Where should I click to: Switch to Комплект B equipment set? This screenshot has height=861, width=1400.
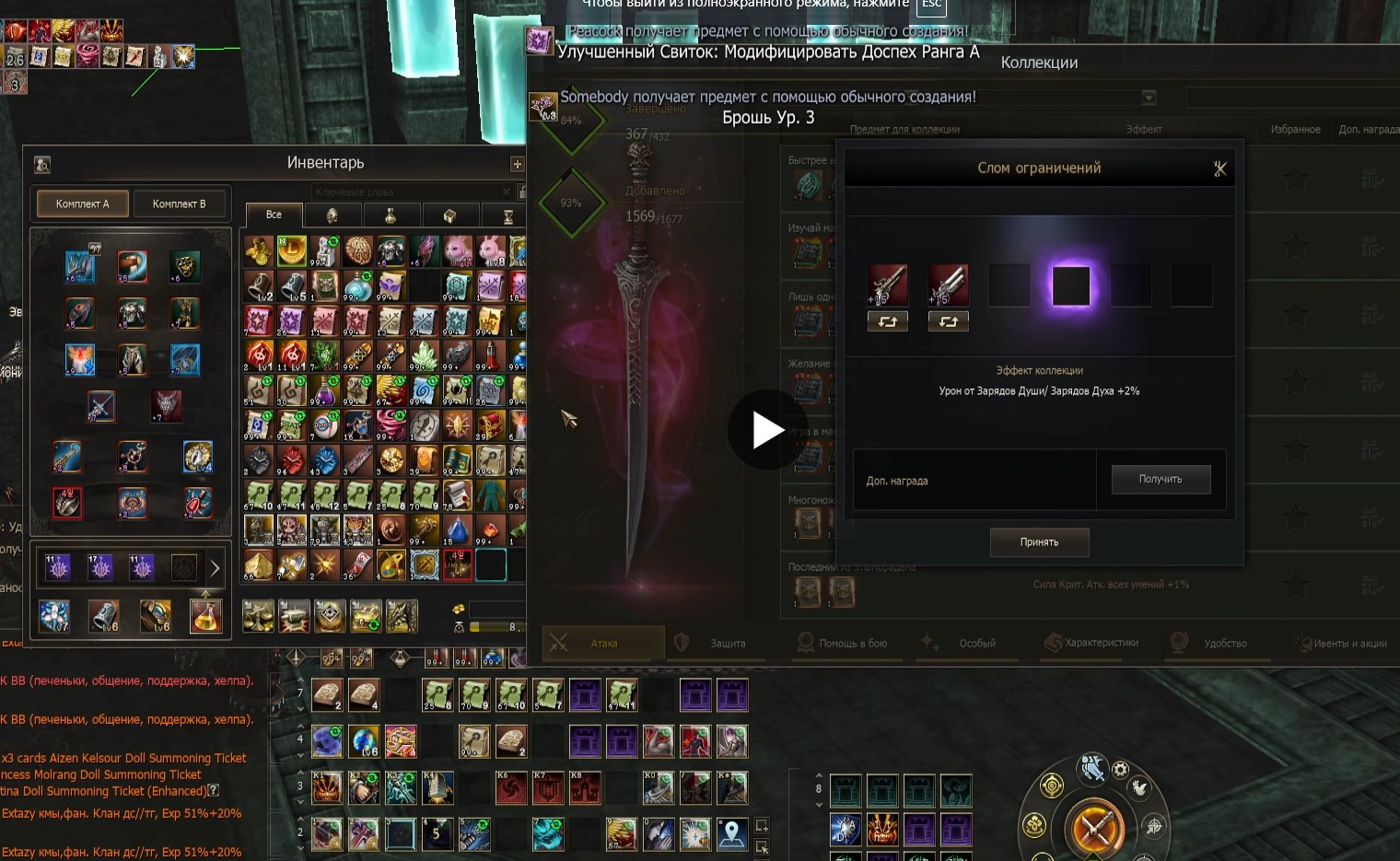click(179, 204)
